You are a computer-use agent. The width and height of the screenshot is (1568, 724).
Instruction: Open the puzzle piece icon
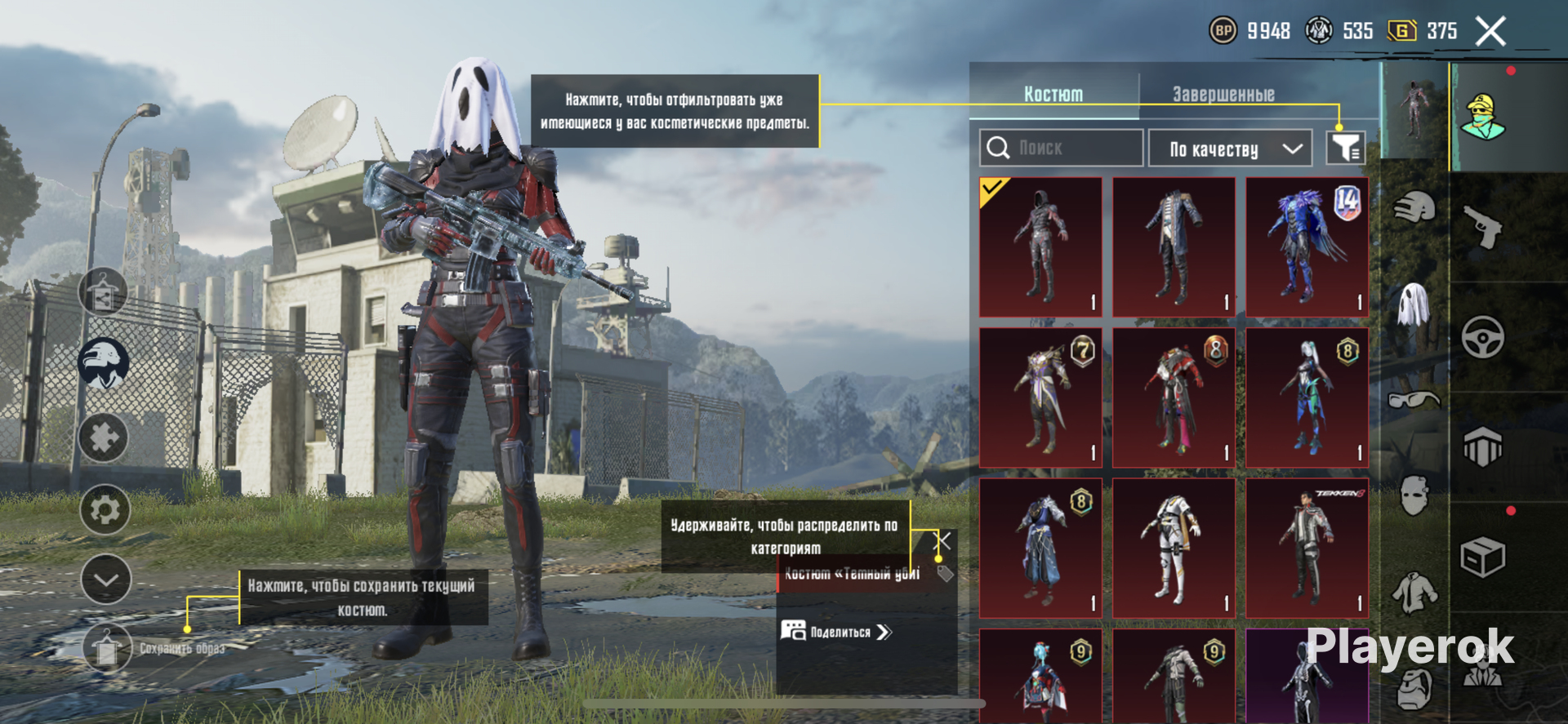[104, 438]
